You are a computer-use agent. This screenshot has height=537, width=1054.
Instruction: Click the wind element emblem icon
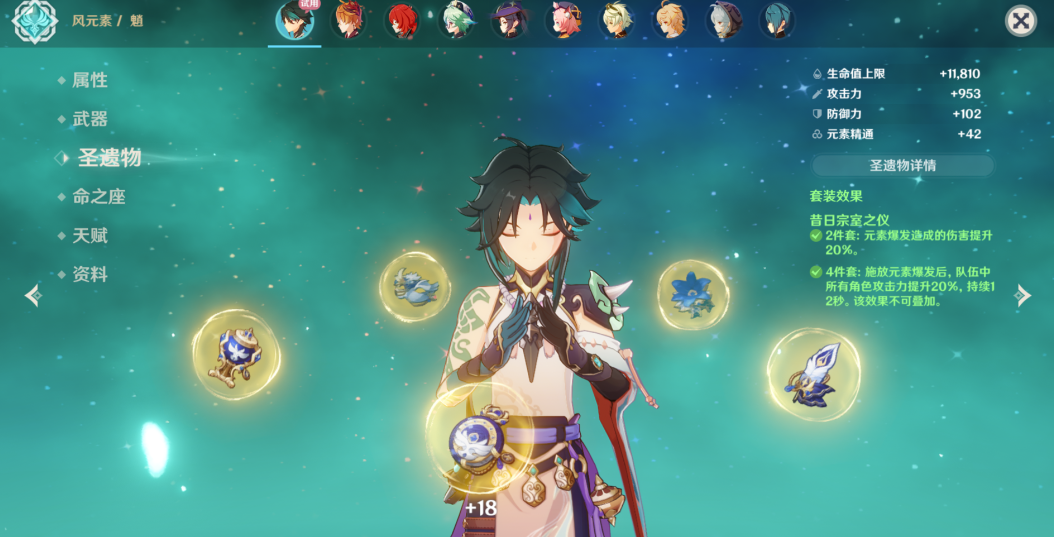point(35,22)
